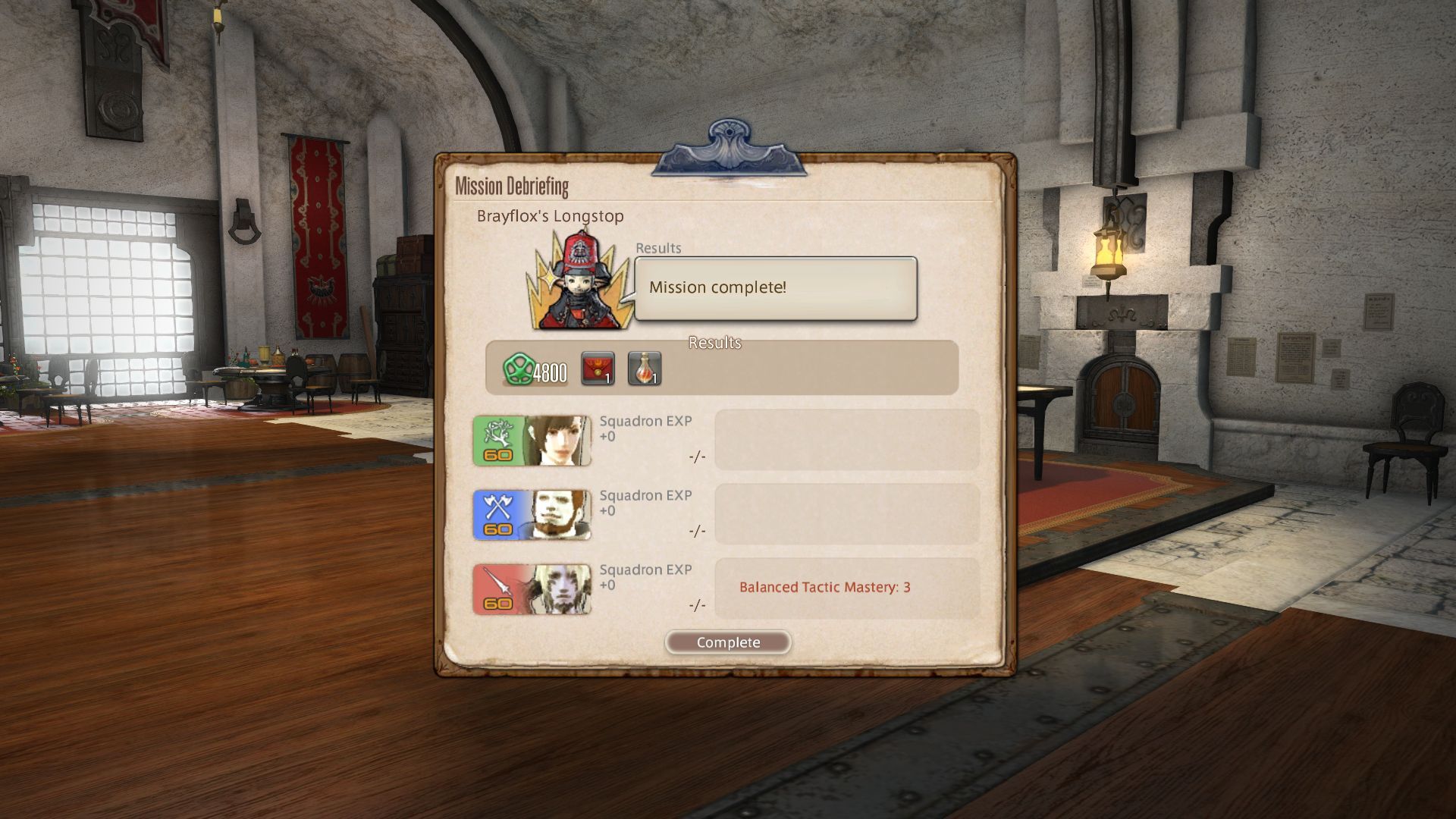Click the Brayflox's Longstop mission name

point(548,216)
